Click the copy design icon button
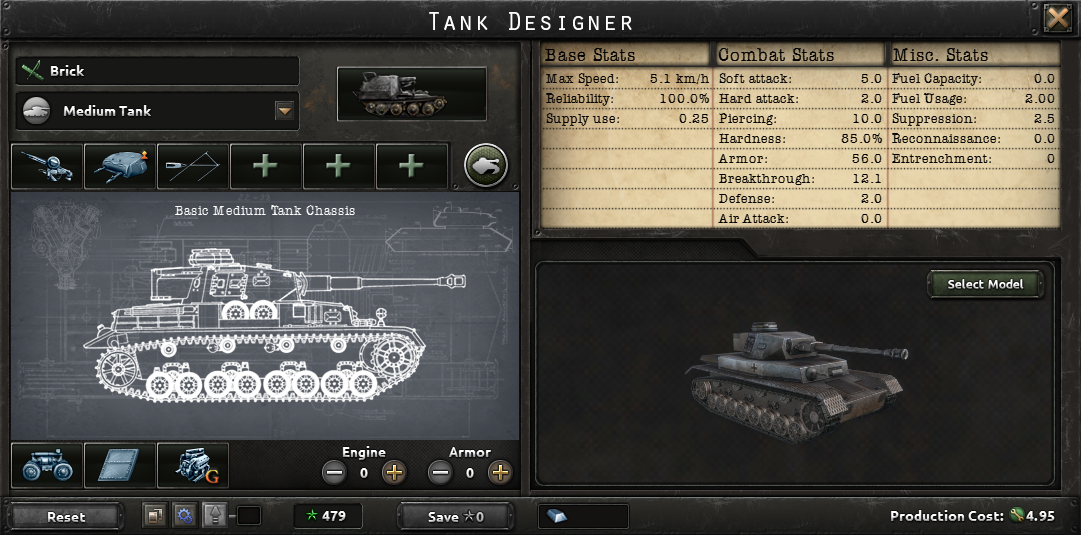 (x=154, y=516)
